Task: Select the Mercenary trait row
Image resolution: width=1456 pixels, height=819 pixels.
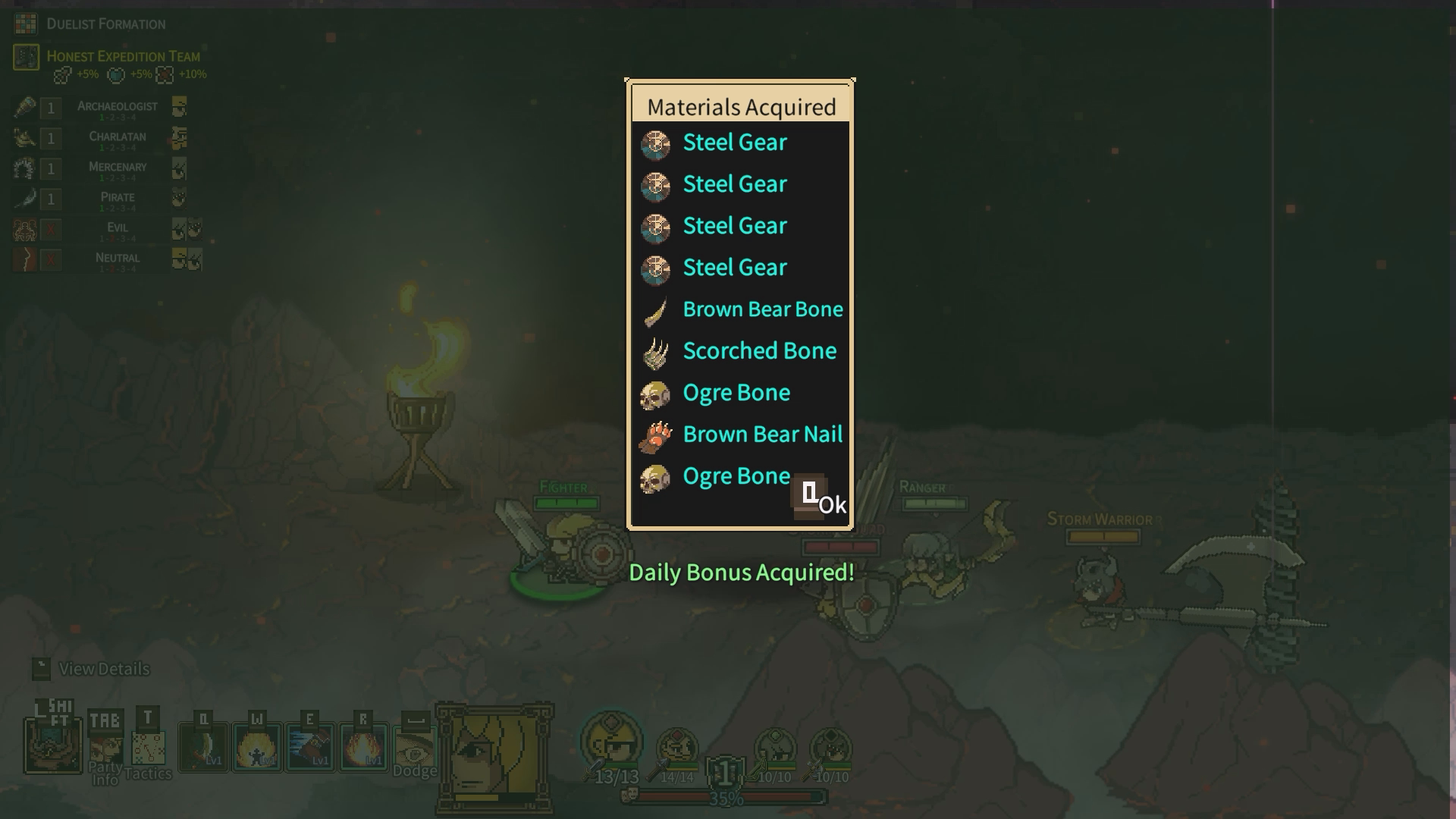Action: [117, 168]
